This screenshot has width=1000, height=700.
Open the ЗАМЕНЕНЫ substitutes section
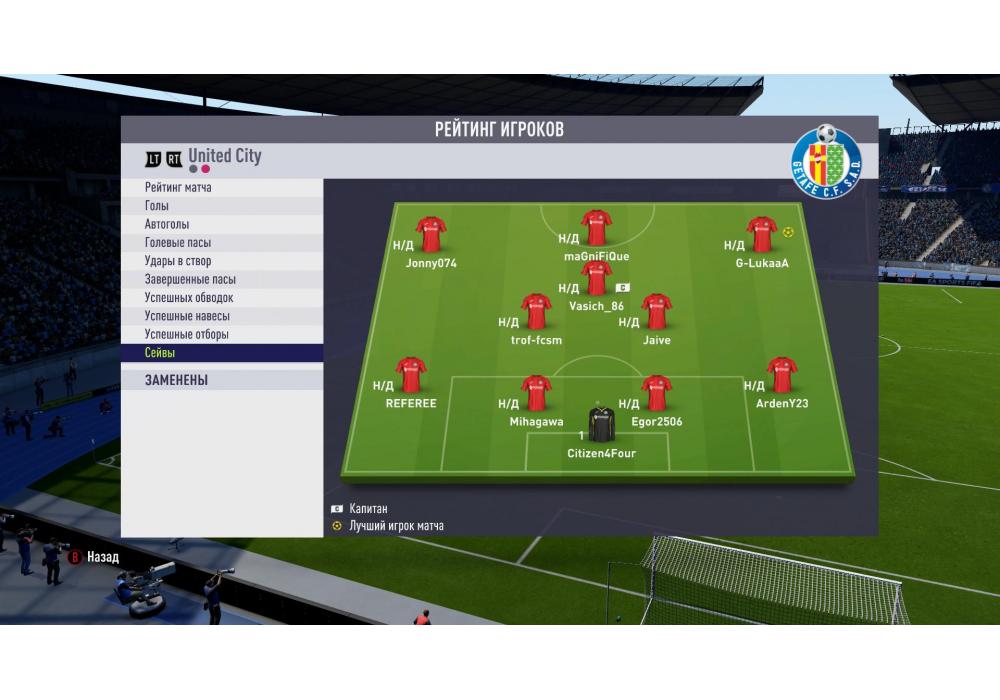click(x=222, y=381)
